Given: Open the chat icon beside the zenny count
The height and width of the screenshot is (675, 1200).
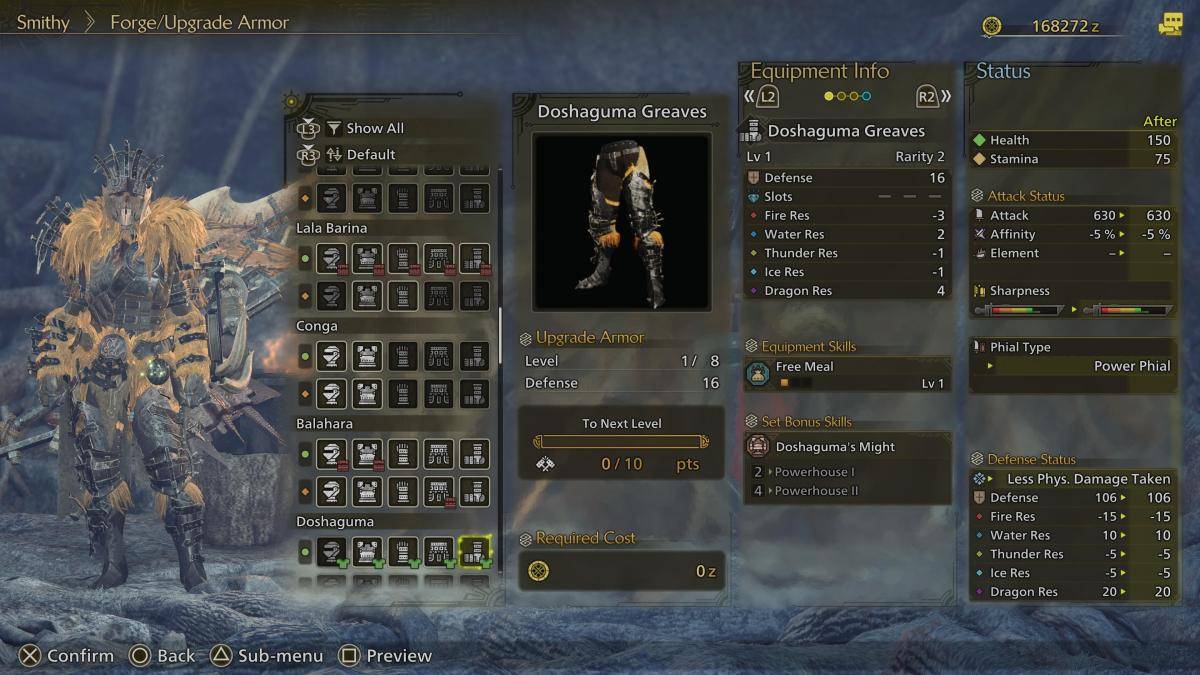Looking at the screenshot, I should [x=1170, y=26].
